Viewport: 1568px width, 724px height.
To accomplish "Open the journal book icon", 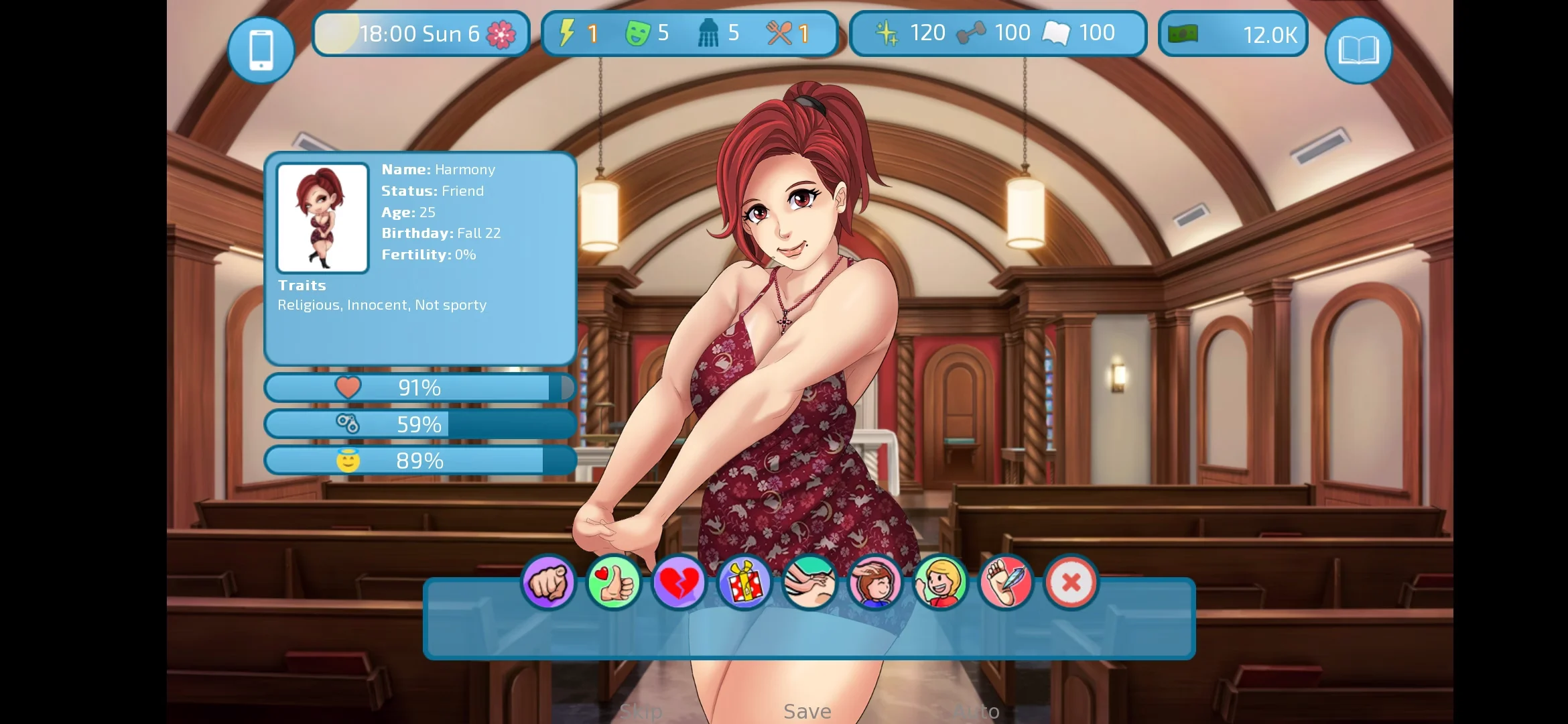I will [x=1358, y=50].
